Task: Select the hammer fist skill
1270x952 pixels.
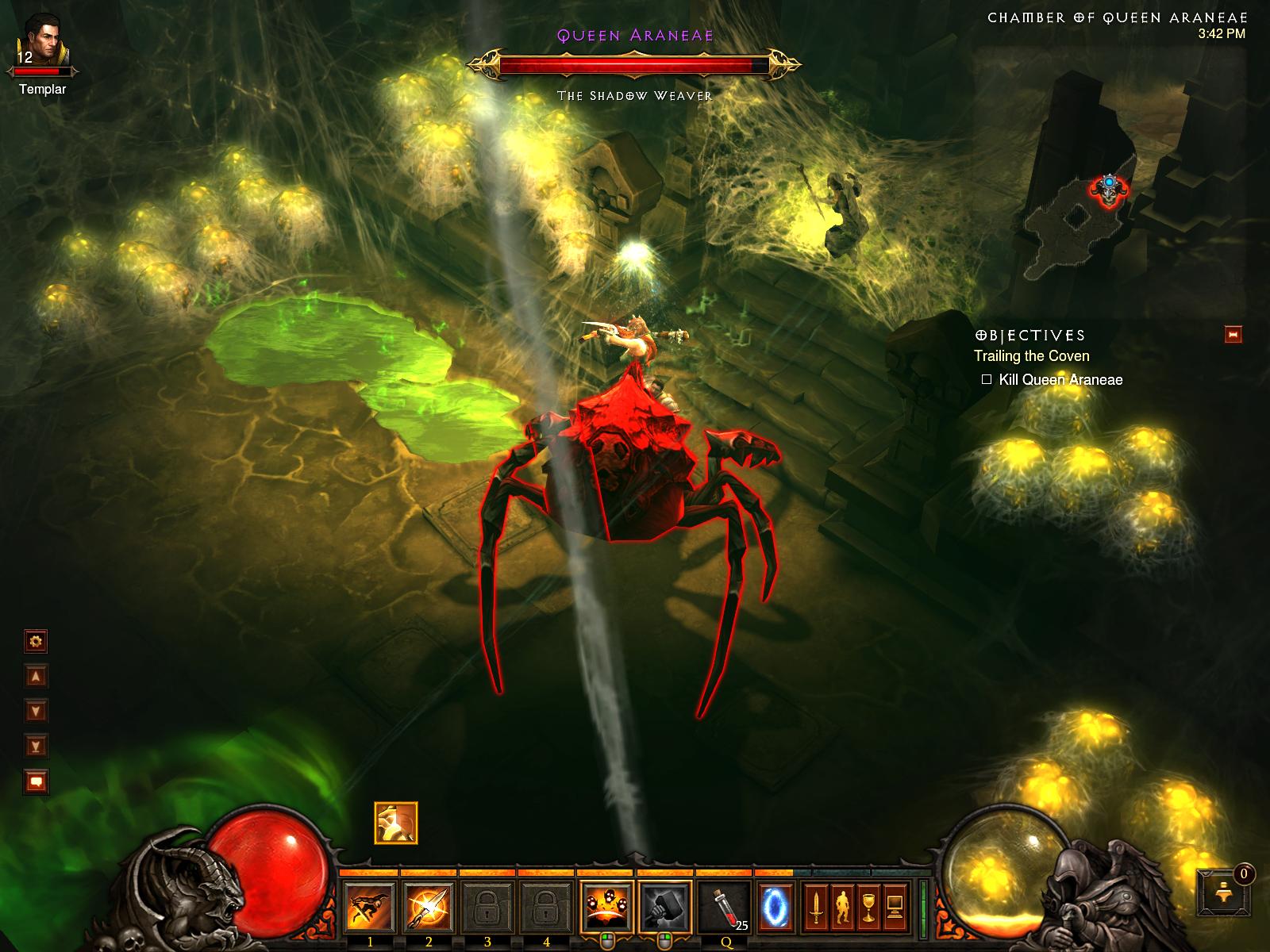Action: tap(665, 906)
